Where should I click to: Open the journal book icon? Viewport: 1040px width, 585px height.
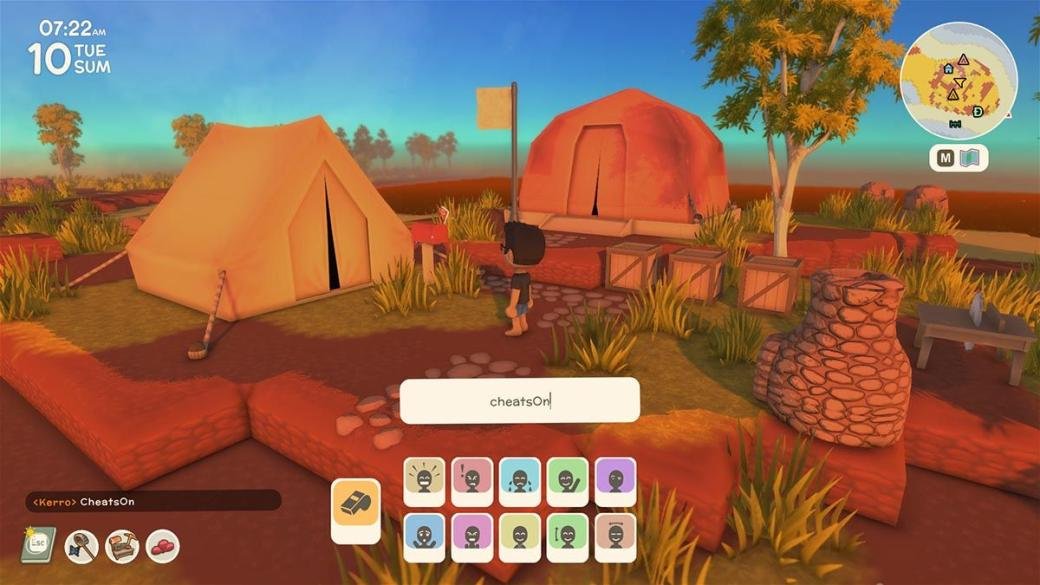[38, 545]
